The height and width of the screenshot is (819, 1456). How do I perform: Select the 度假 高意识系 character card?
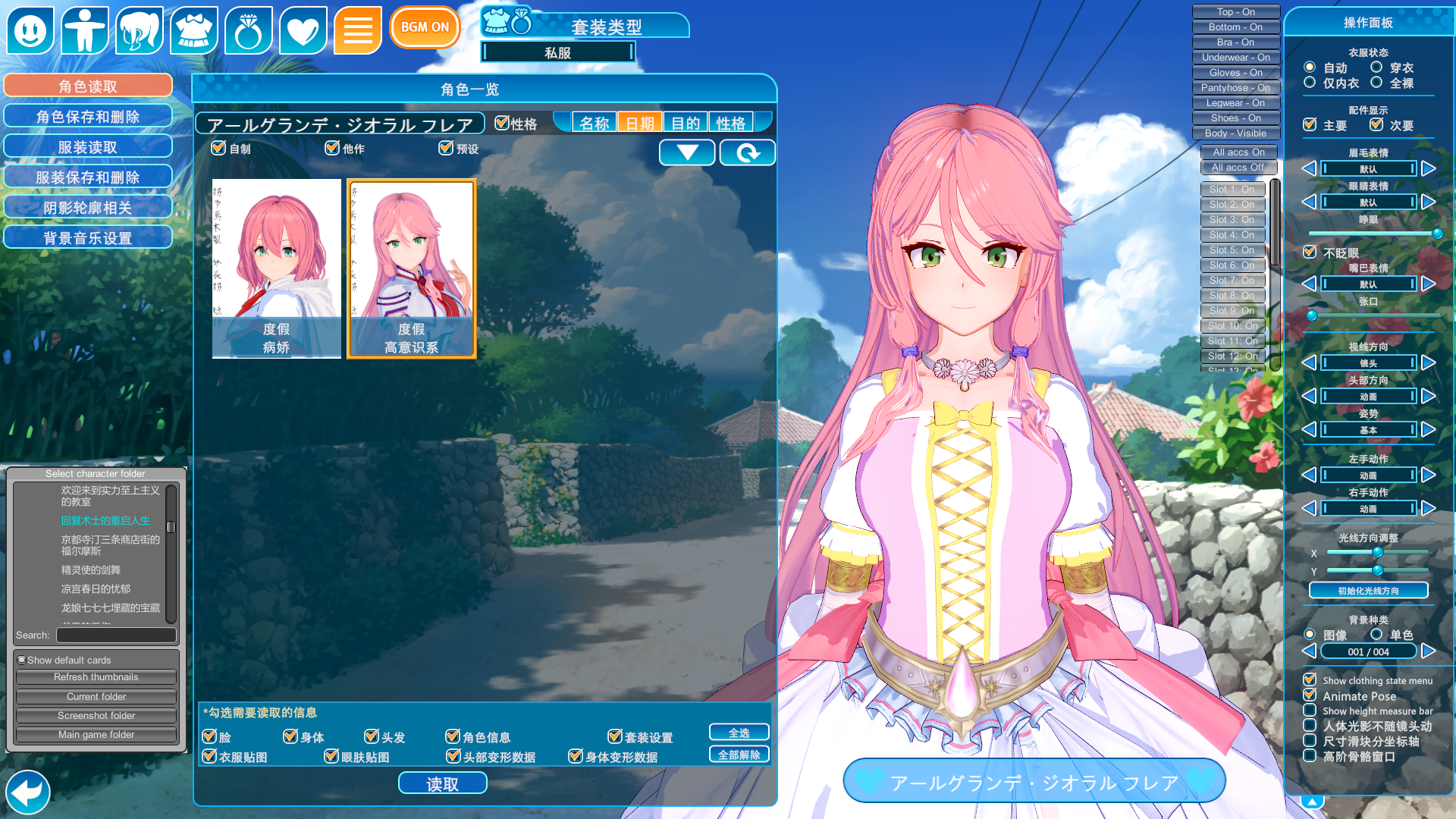tap(412, 268)
